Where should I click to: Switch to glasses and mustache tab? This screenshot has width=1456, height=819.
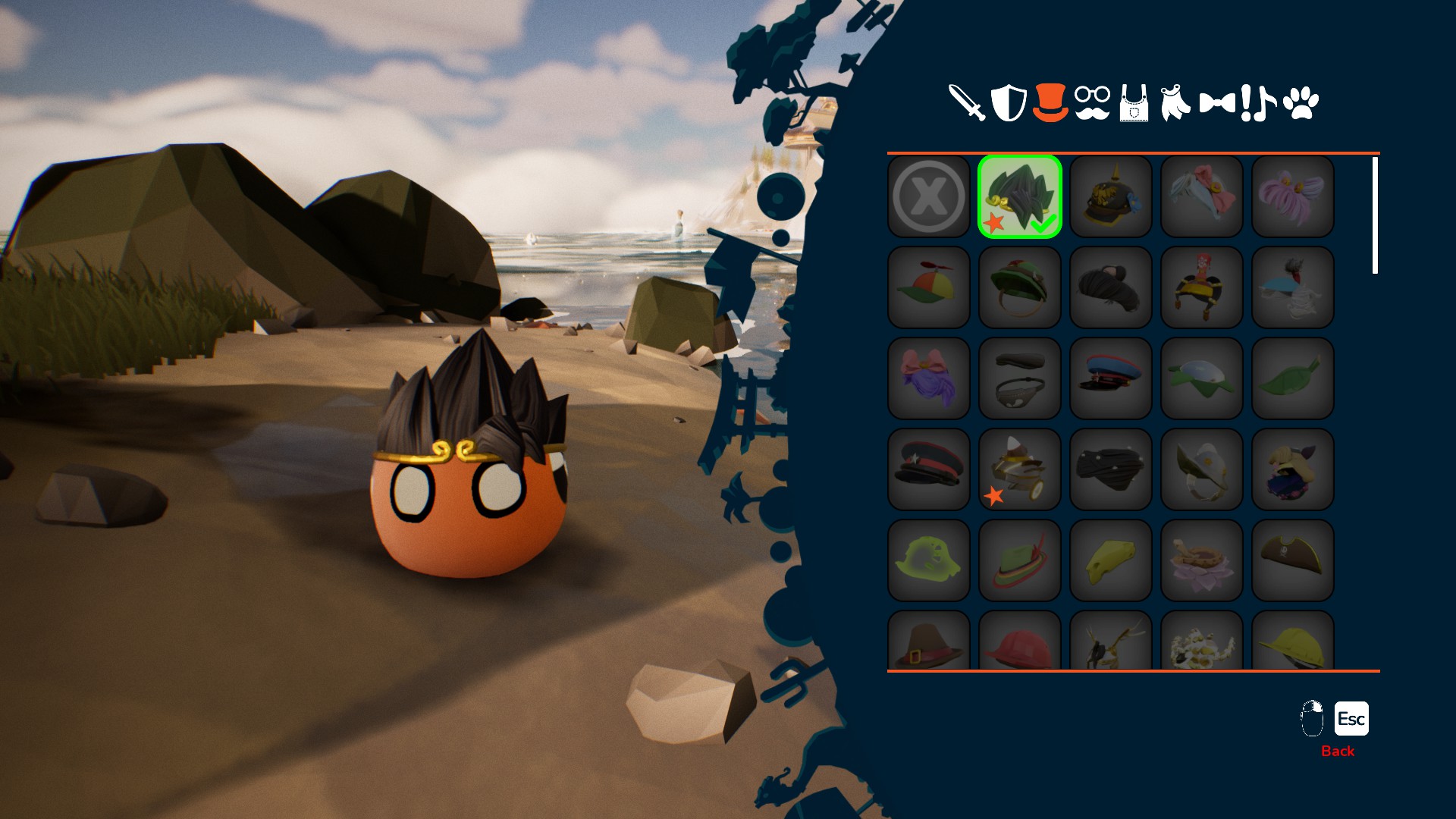tap(1092, 102)
